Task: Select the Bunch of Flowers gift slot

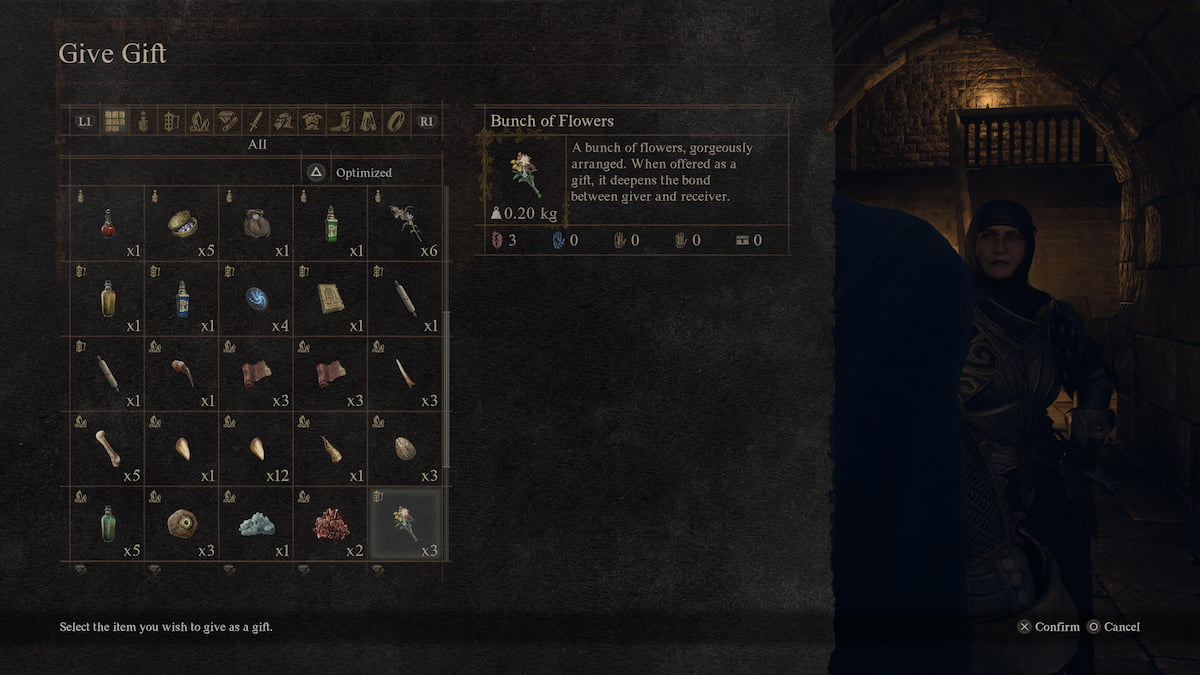Action: pyautogui.click(x=405, y=522)
